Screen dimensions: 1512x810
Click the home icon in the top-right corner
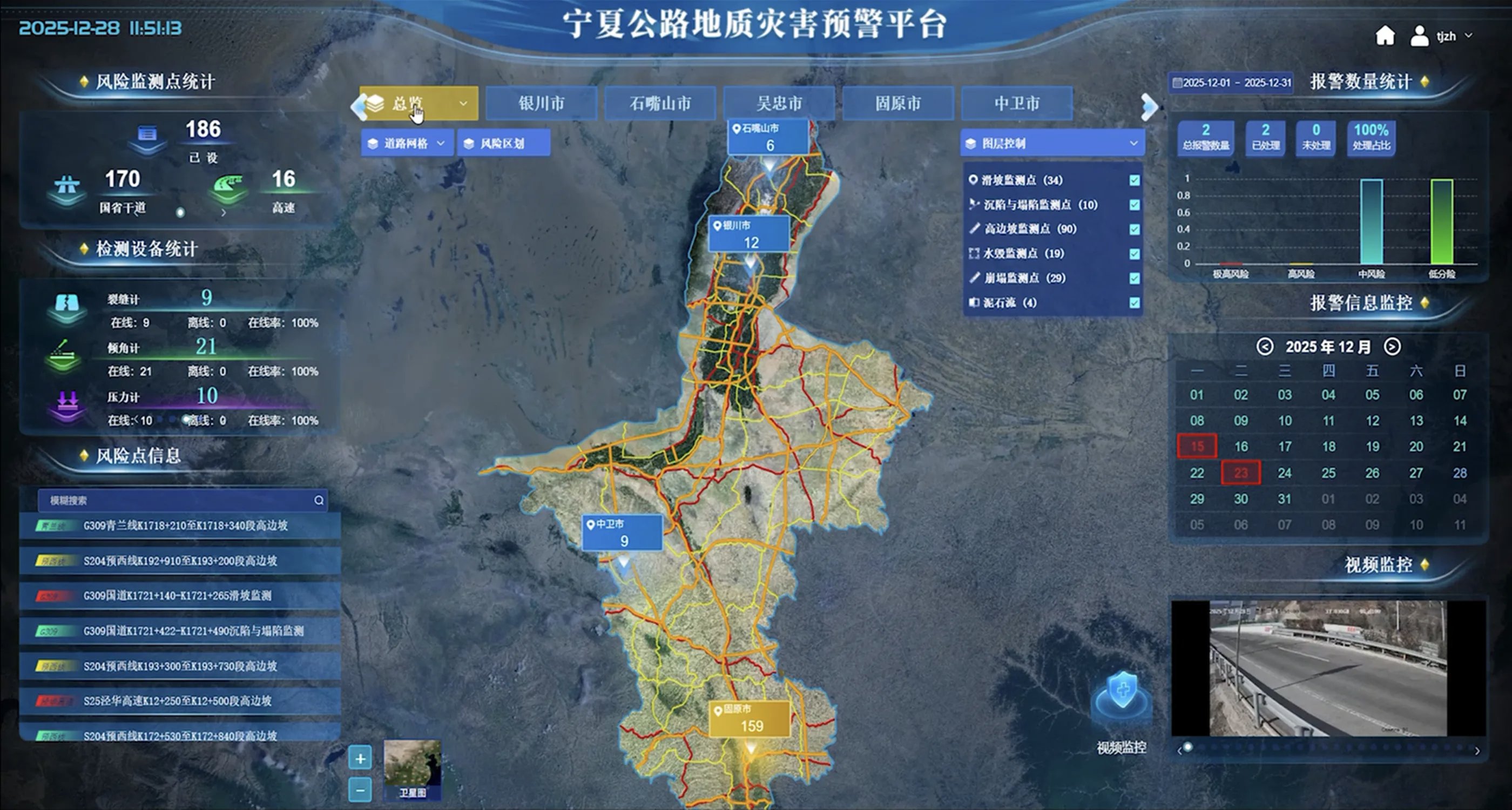point(1386,36)
